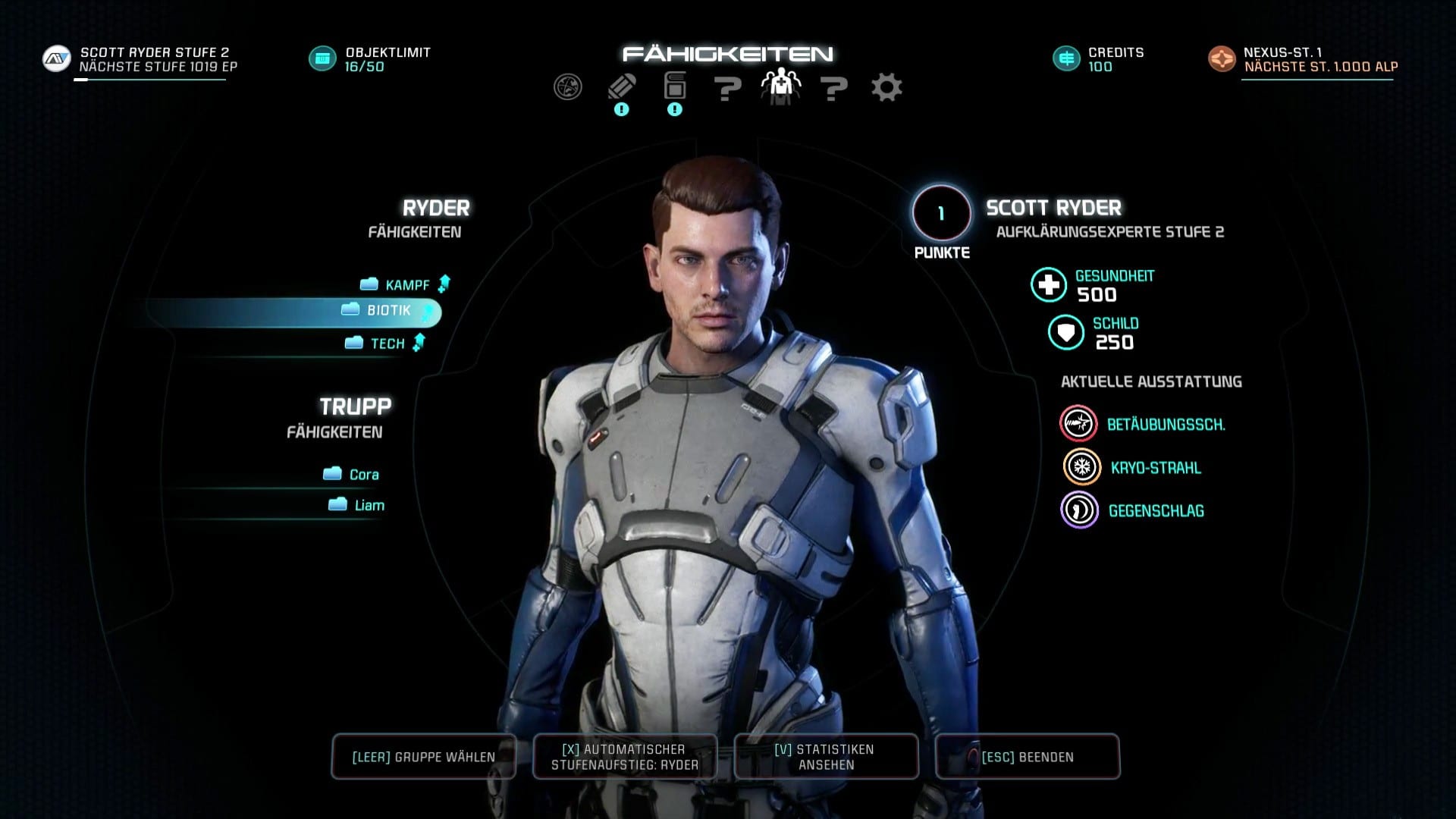
Task: Click the Gruppe wählen button
Action: 424,757
